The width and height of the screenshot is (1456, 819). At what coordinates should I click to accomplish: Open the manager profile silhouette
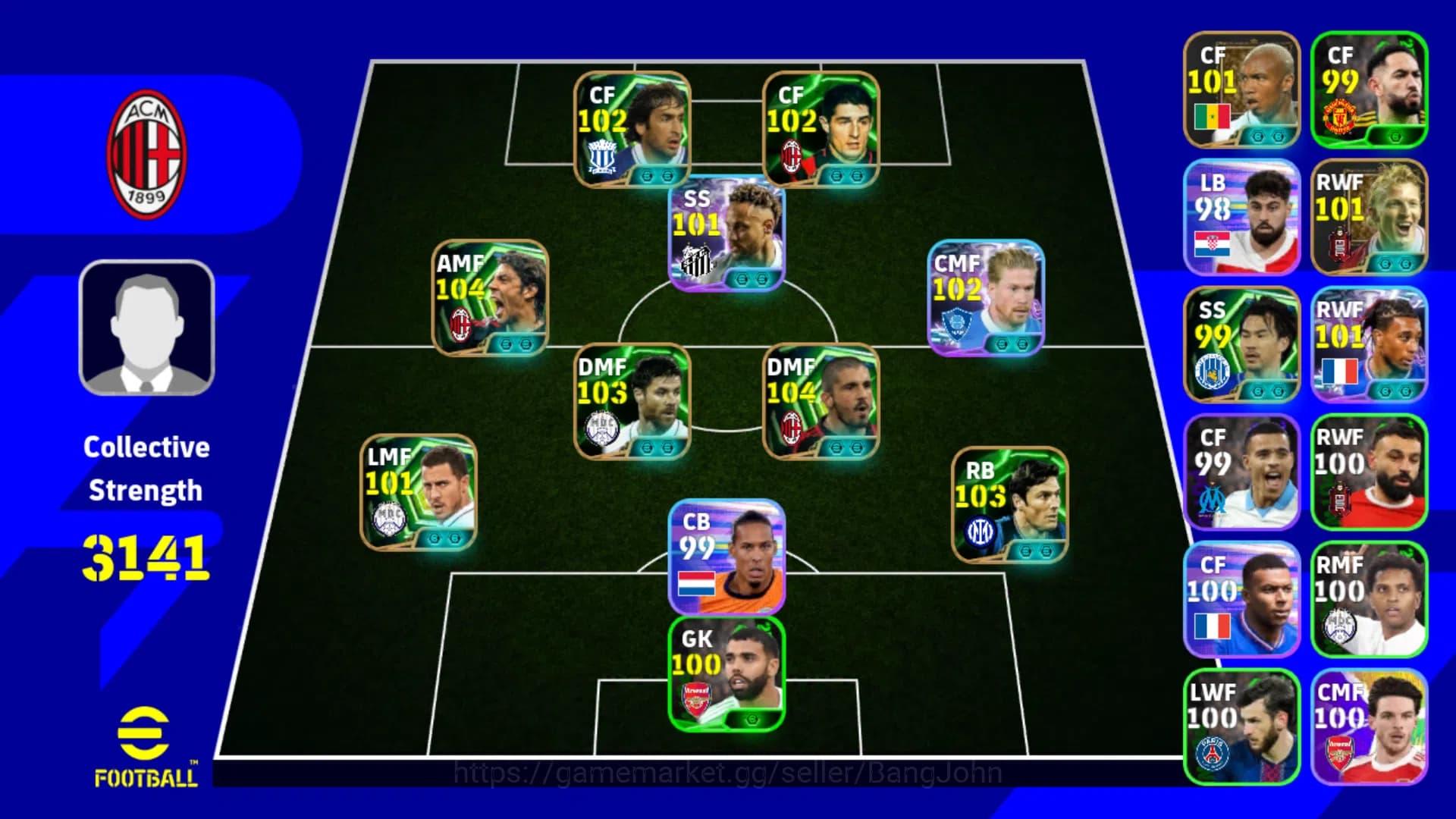pos(148,326)
